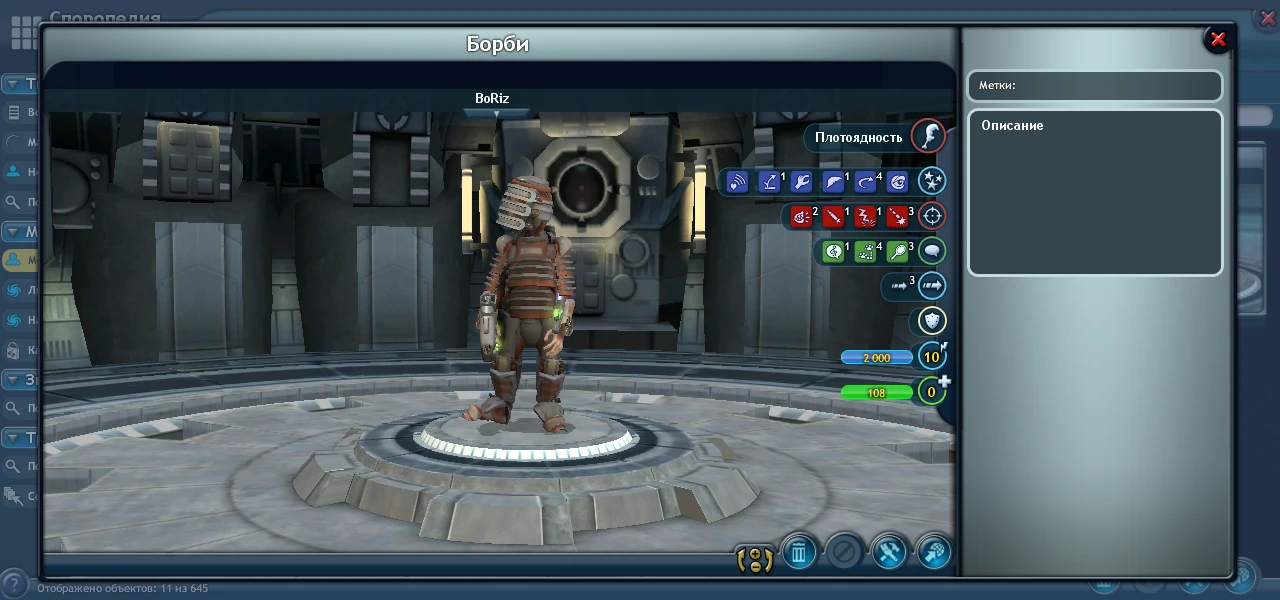The height and width of the screenshot is (600, 1280).
Task: Select the blue wrench ability icon
Action: [801, 182]
